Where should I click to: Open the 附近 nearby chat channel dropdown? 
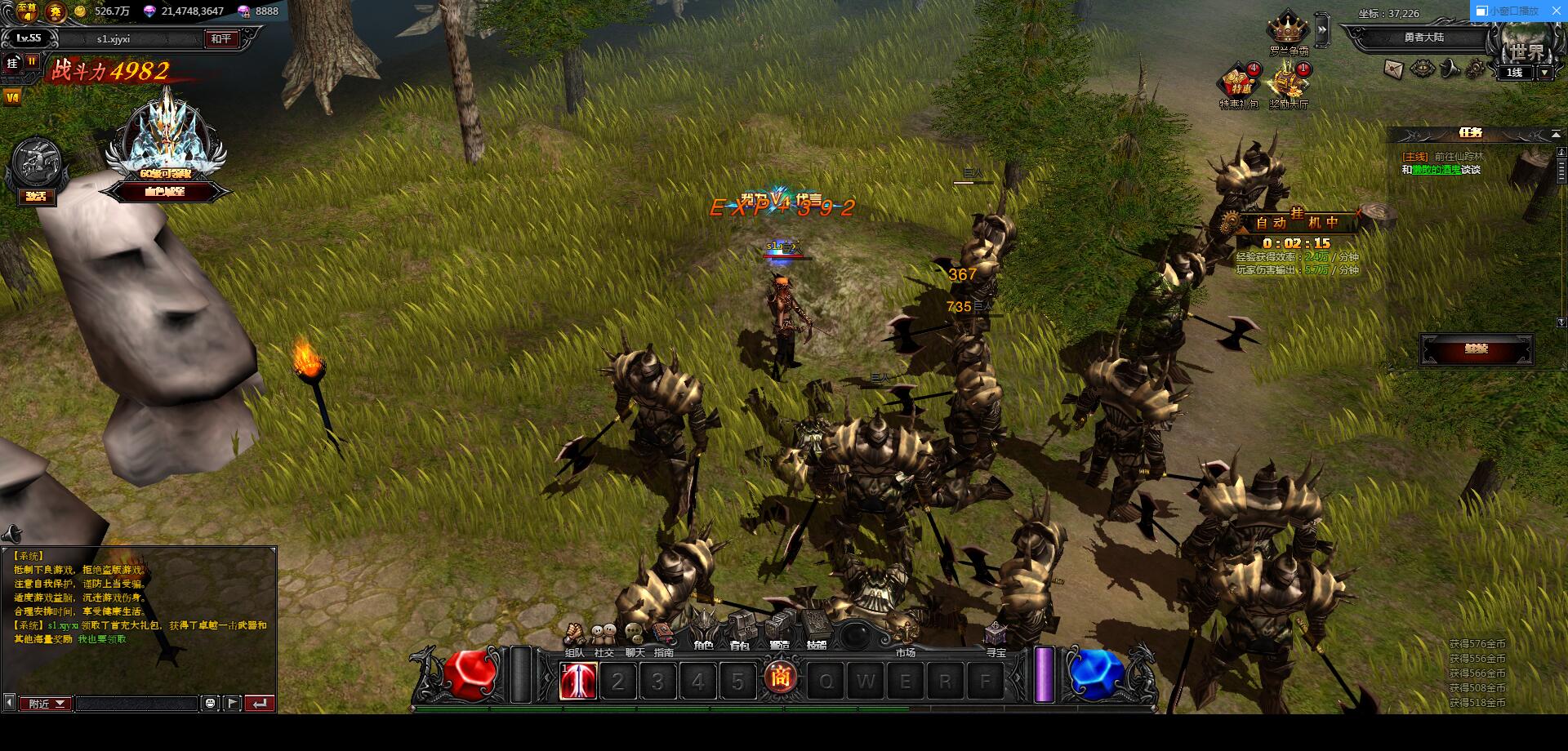pos(46,704)
